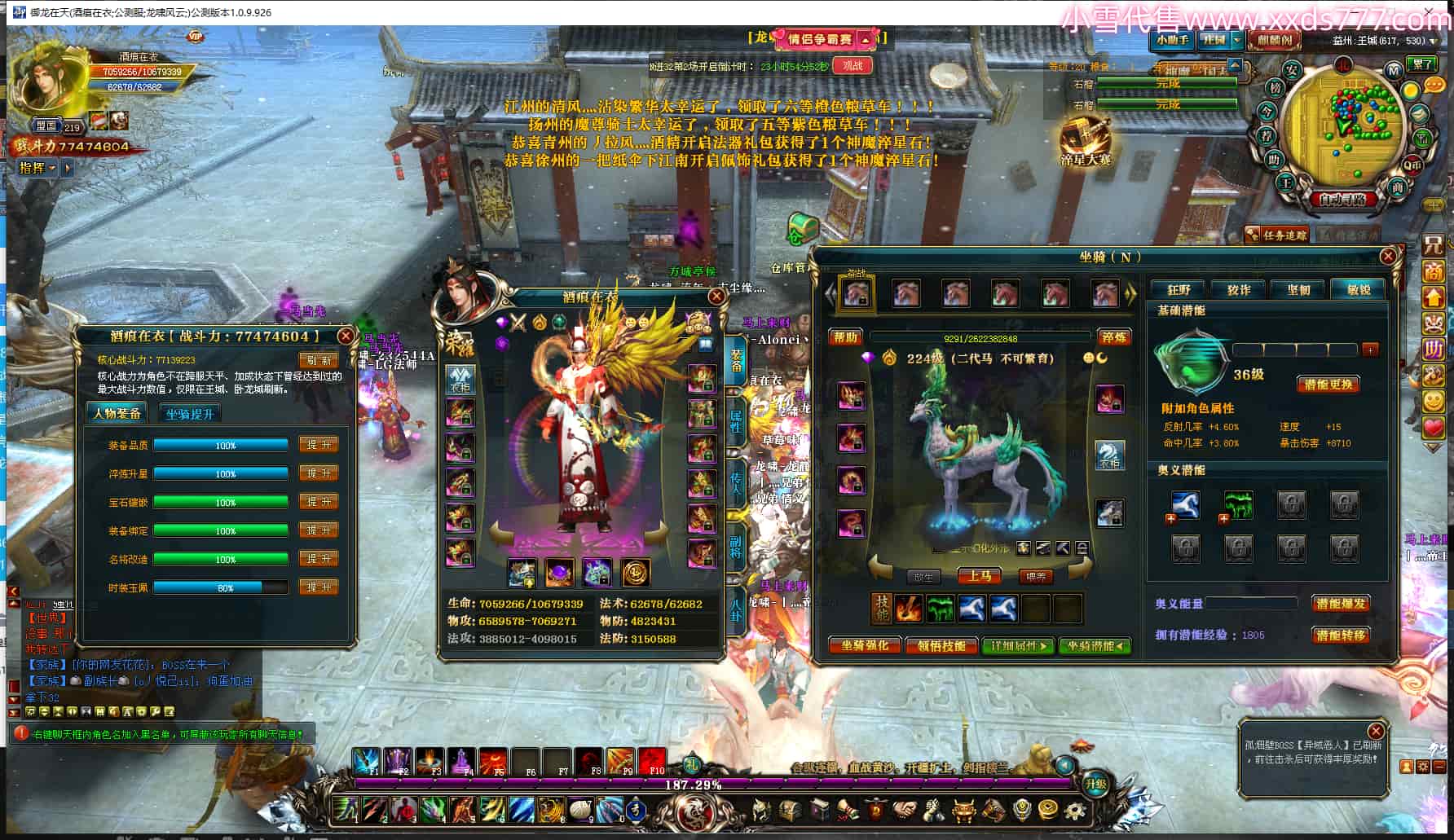Click the mount panel 帮助 help button
This screenshot has width=1454, height=840.
(x=846, y=337)
